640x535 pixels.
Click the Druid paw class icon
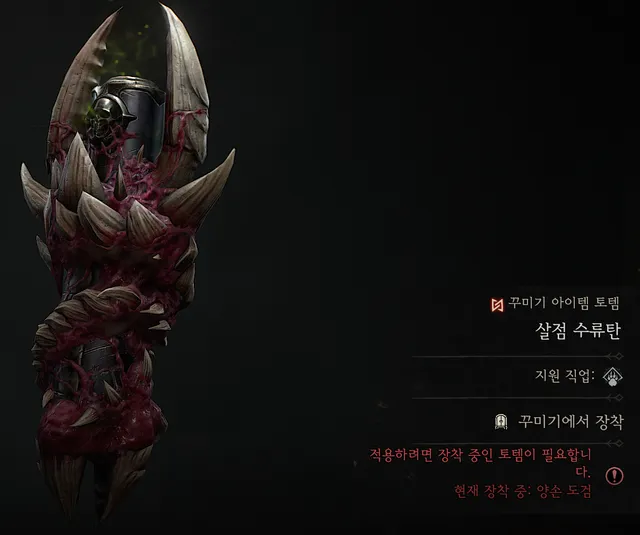(x=610, y=376)
